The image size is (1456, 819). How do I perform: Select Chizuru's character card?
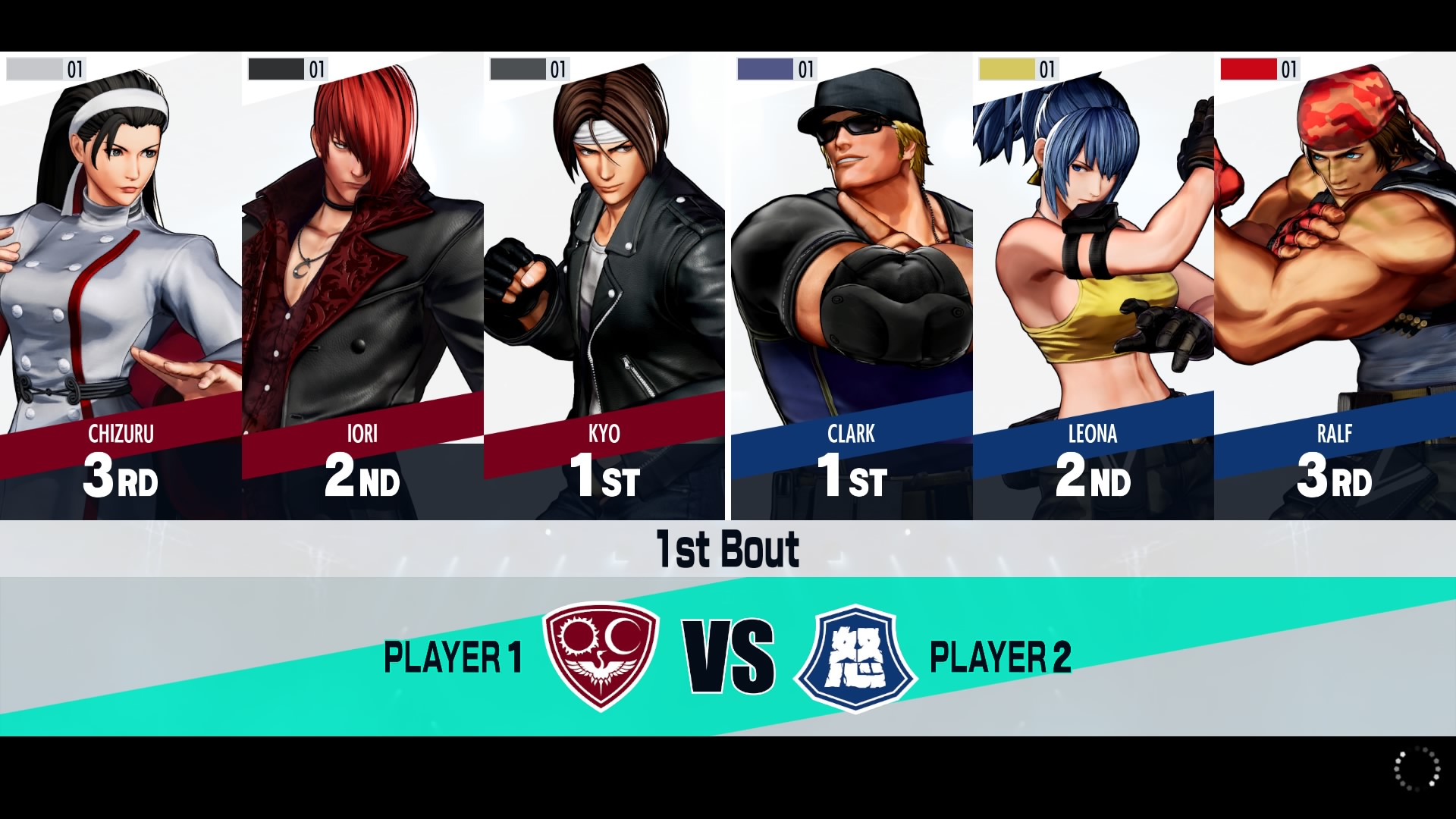[121, 288]
